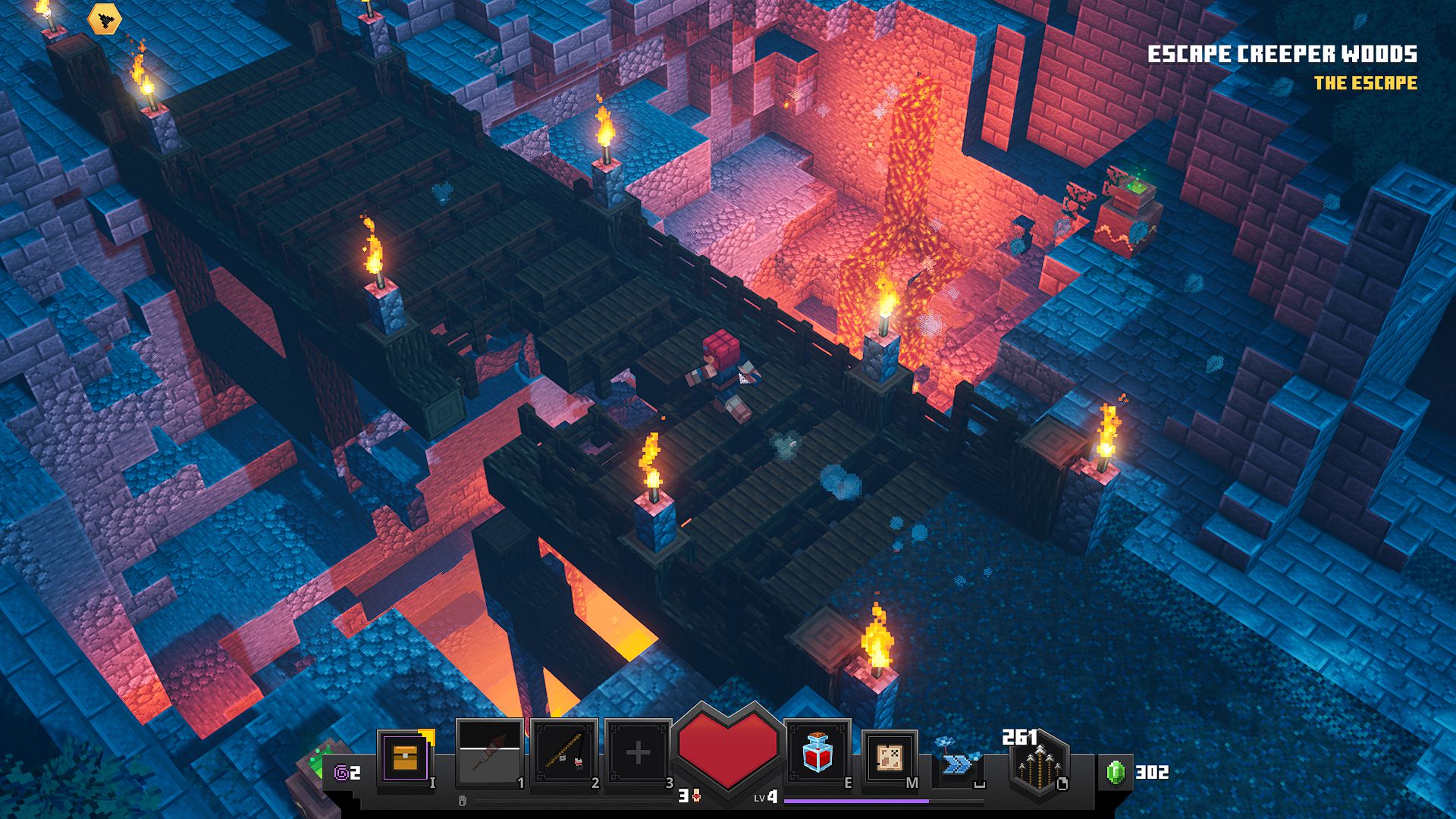Image resolution: width=1456 pixels, height=819 pixels.
Task: Drink the red health potion
Action: pyautogui.click(x=817, y=753)
